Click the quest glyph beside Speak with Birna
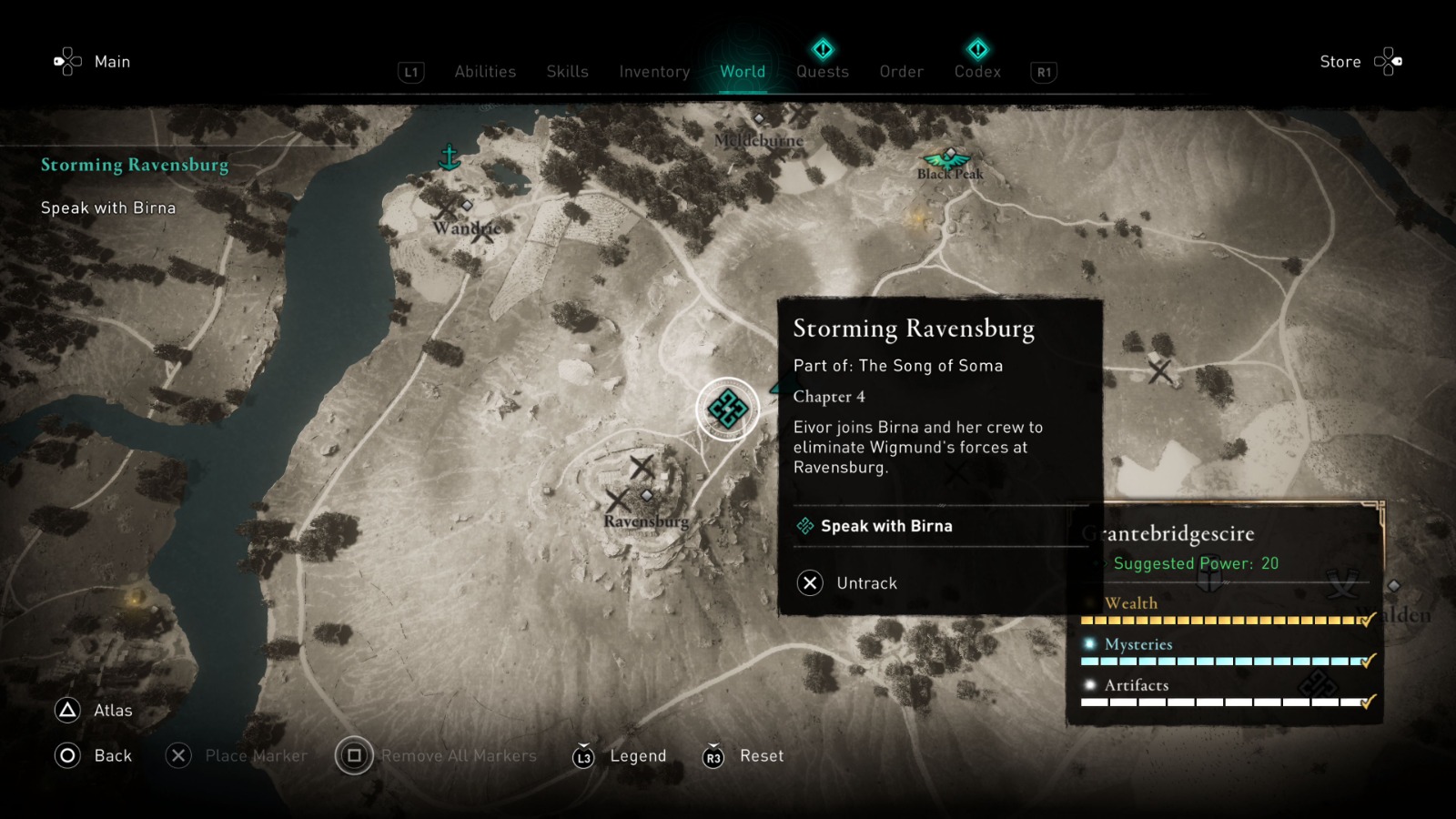 pos(804,526)
